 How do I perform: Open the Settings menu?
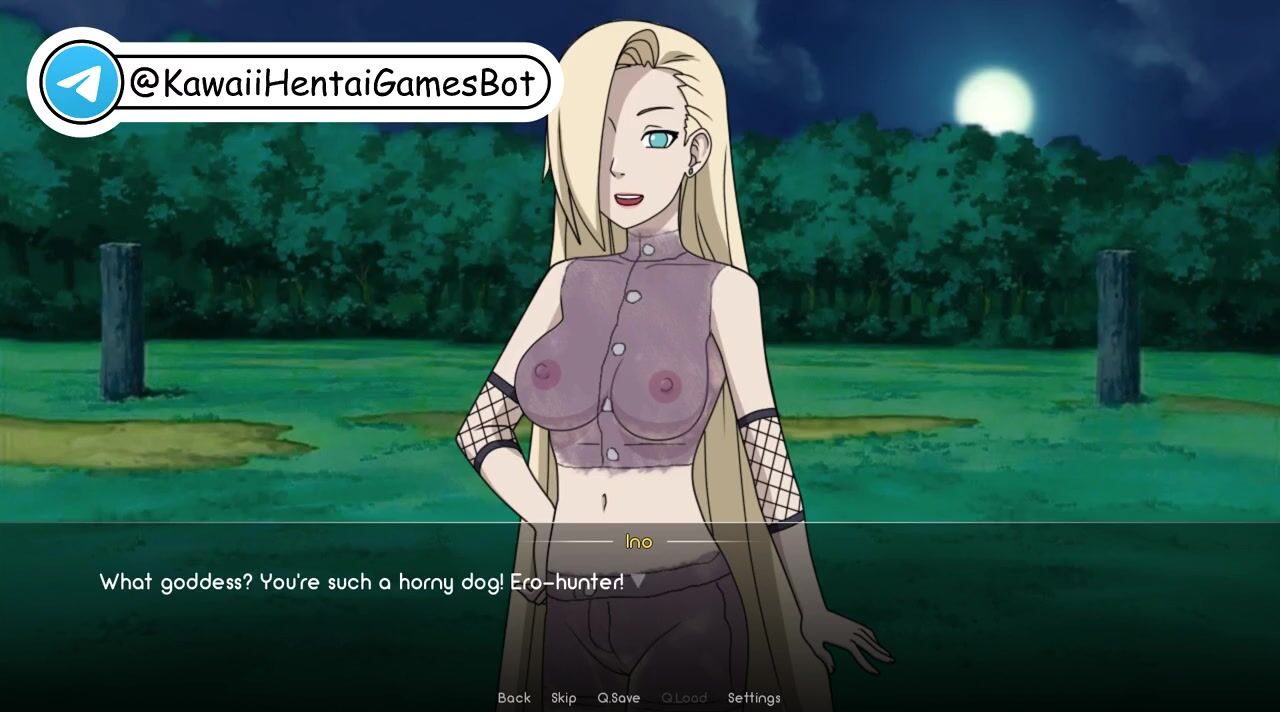click(754, 698)
